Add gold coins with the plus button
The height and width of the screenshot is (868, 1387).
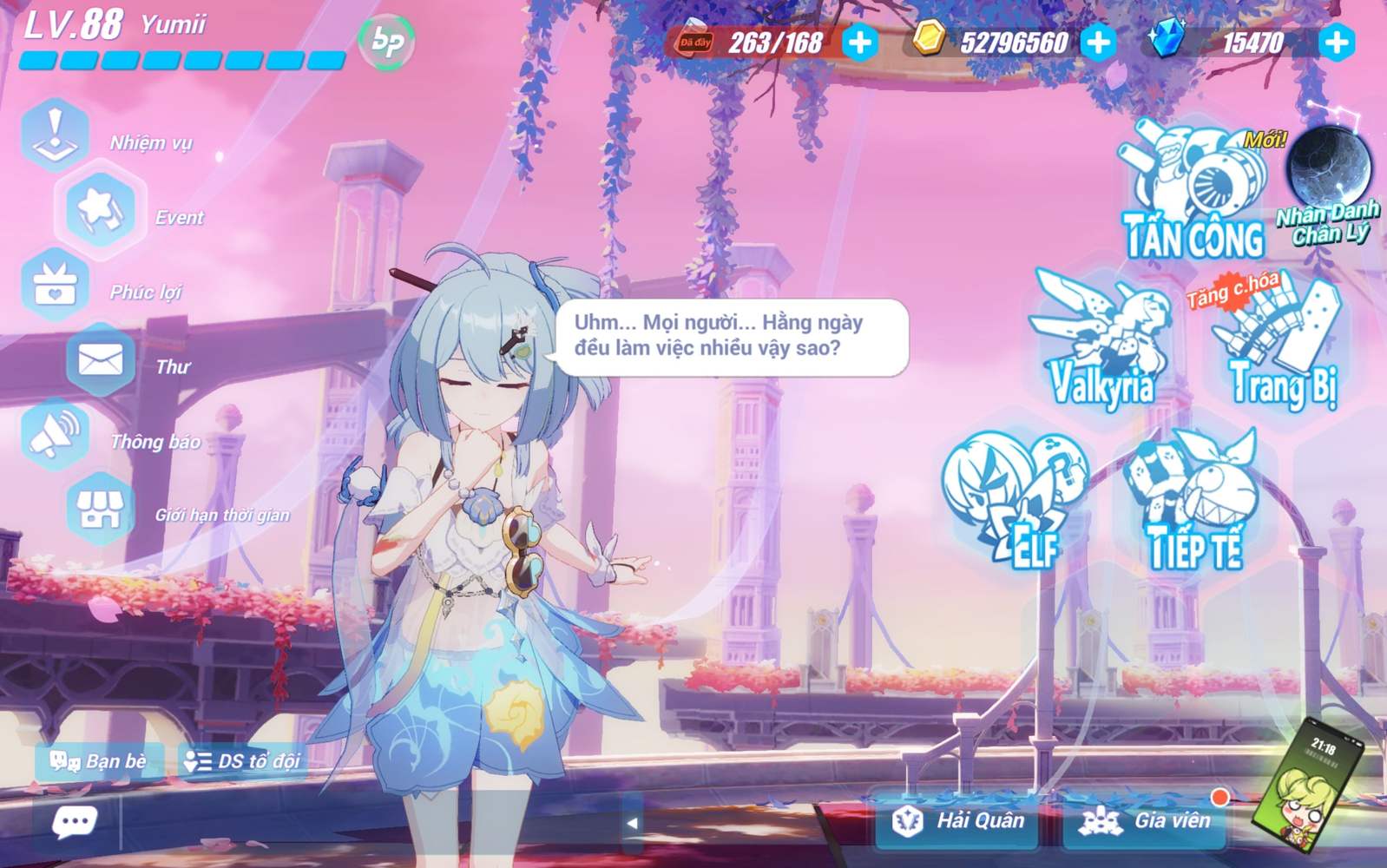click(1098, 42)
